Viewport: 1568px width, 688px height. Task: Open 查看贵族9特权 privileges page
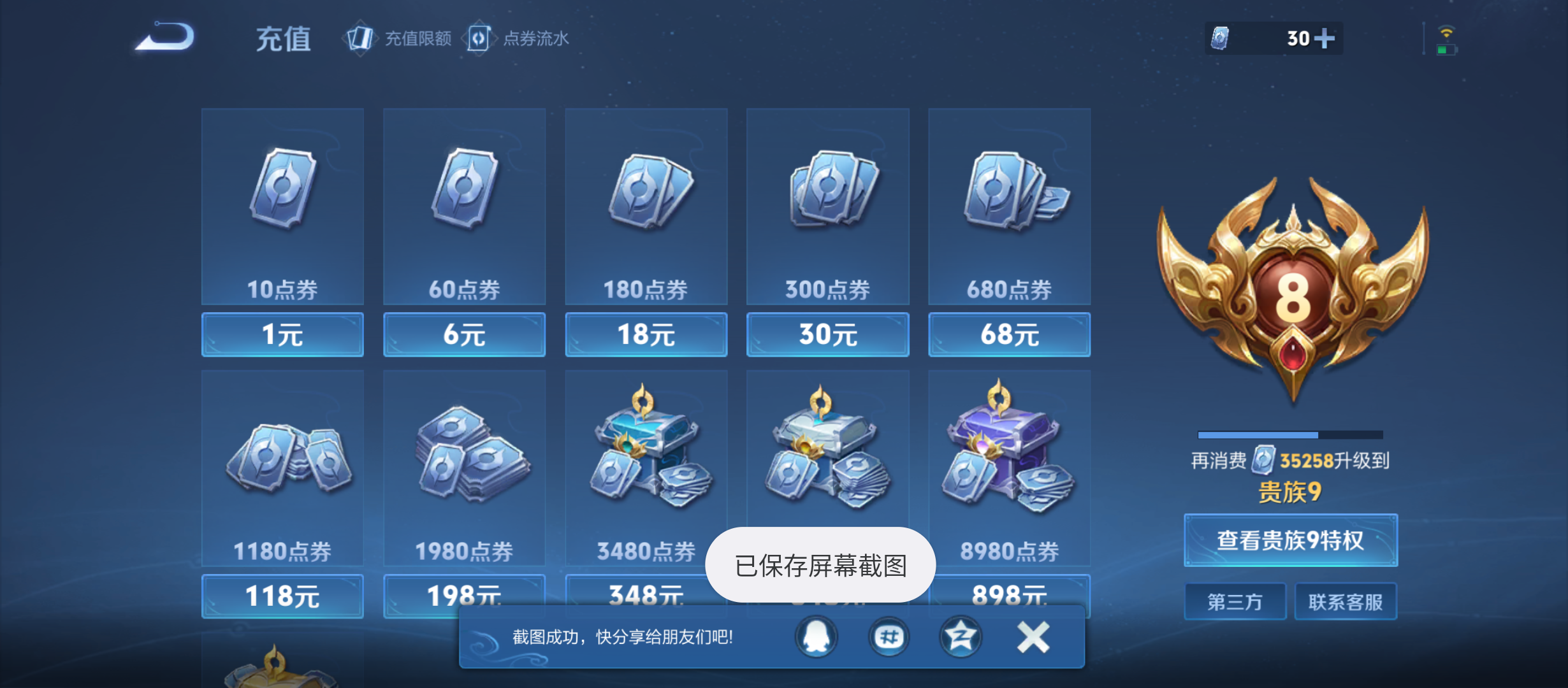(1290, 540)
